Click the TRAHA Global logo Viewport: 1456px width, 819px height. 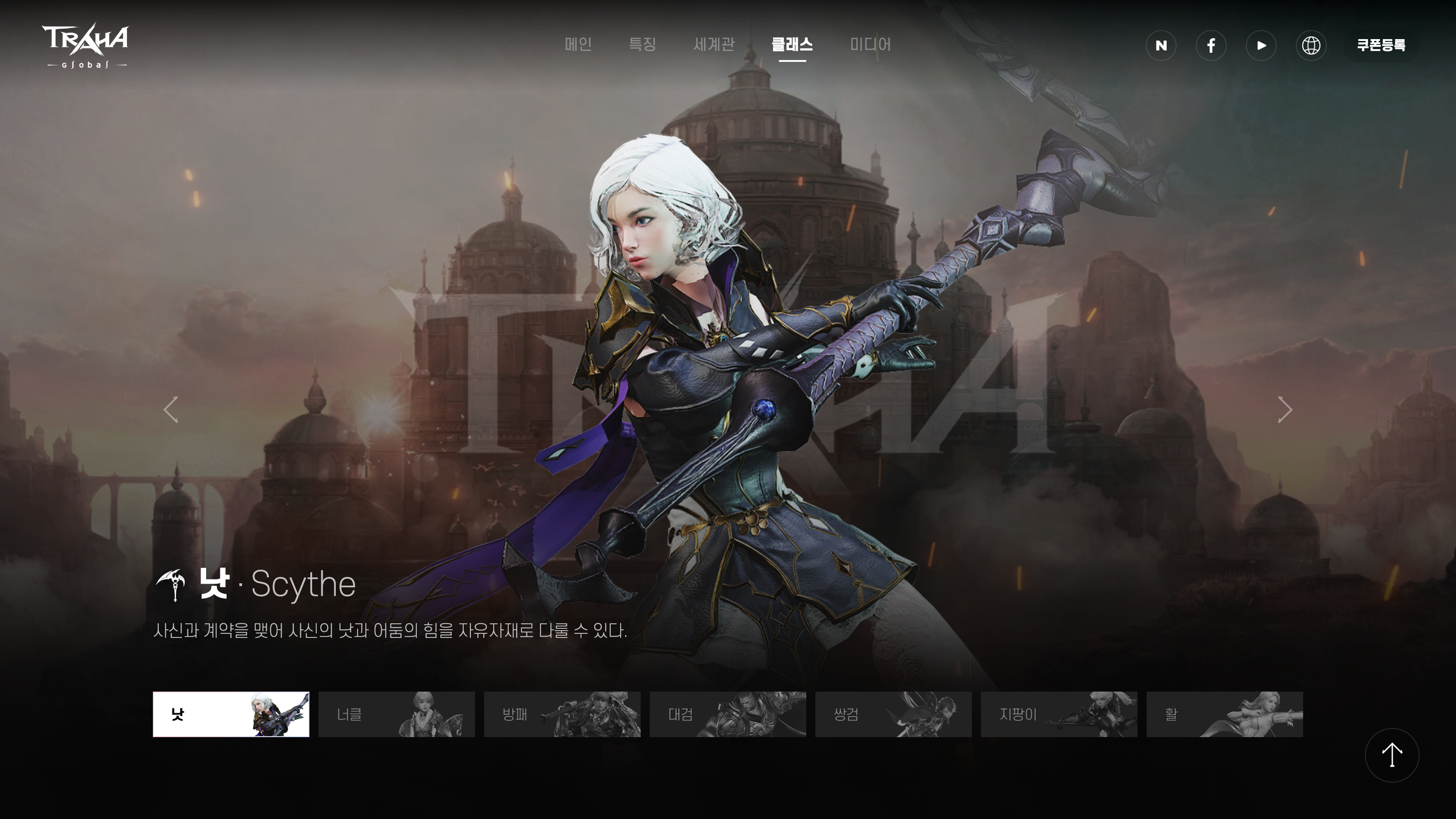tap(86, 46)
